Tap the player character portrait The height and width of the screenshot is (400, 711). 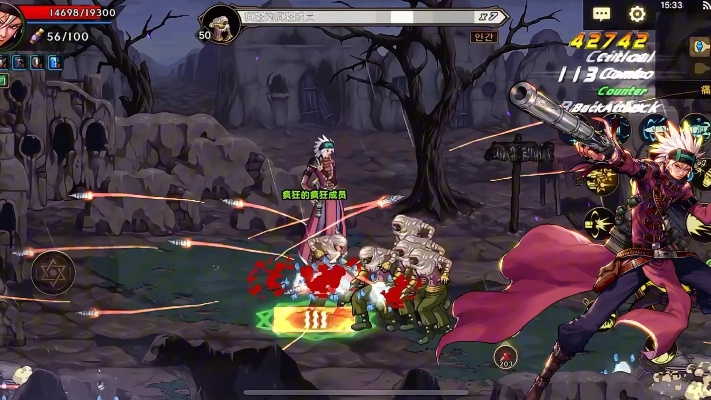point(10,24)
